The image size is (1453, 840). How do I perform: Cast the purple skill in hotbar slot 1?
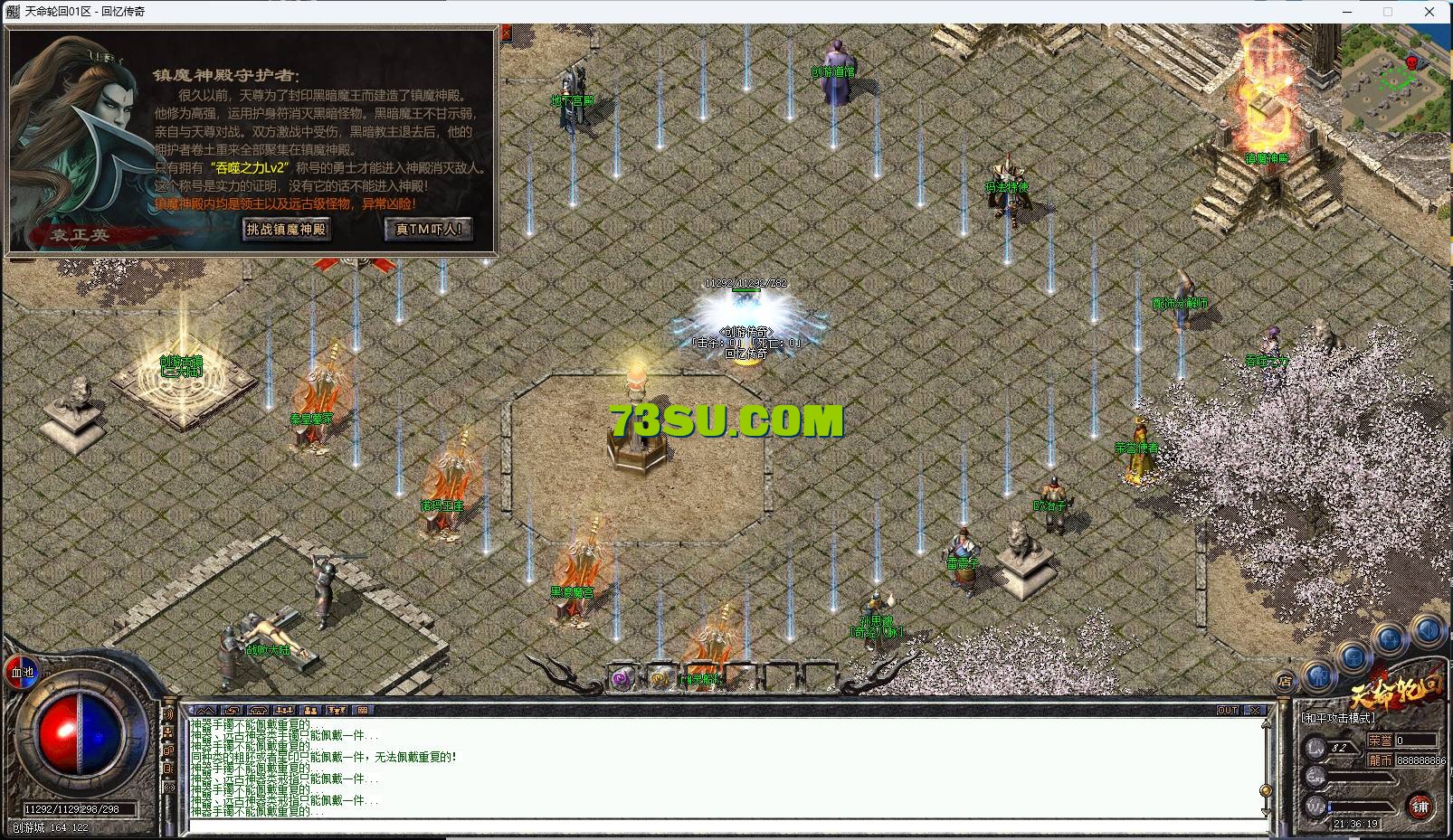(622, 680)
